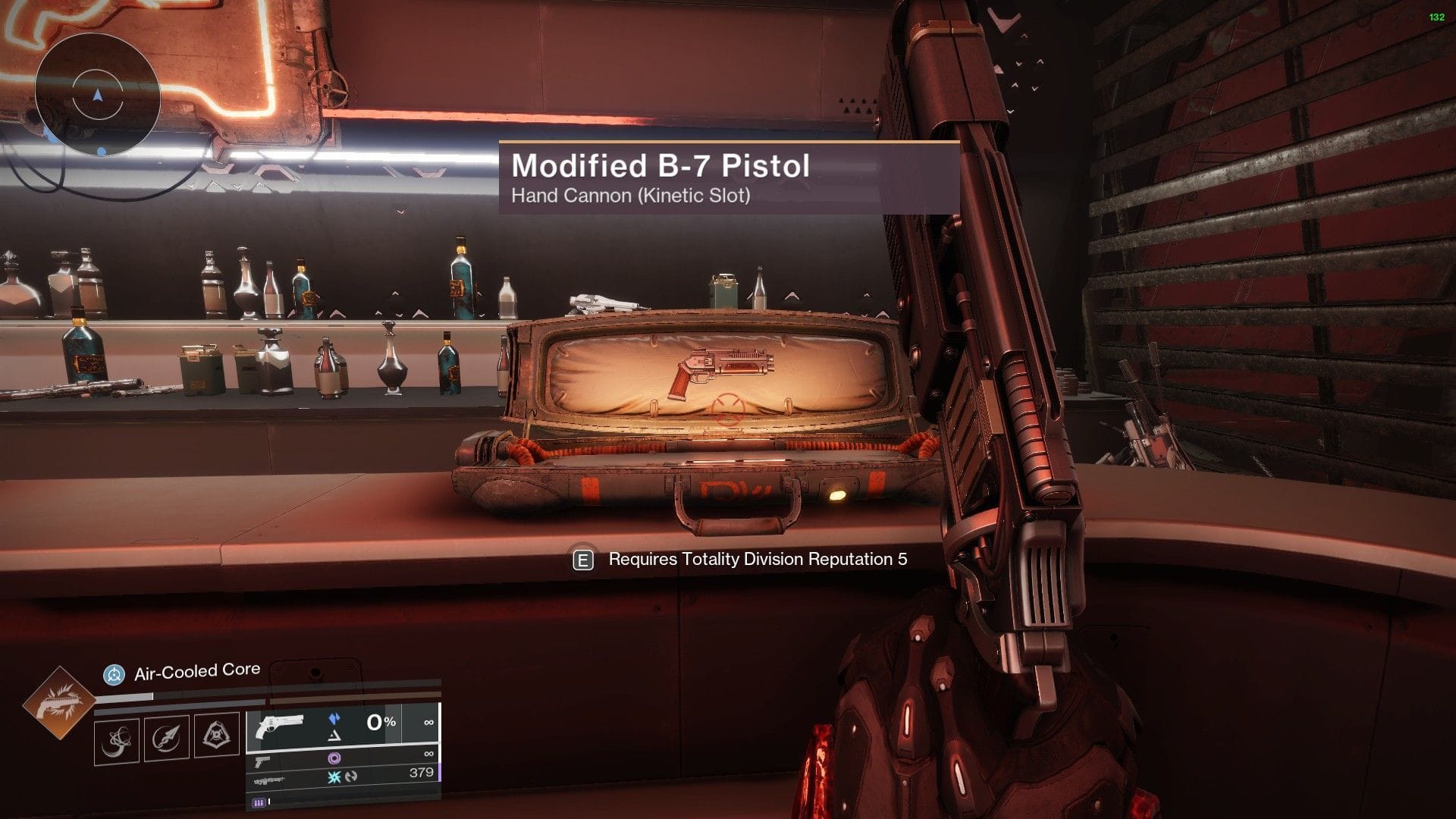Click the circular reload arrows icon beside the snowflake
The width and height of the screenshot is (1456, 819).
352,778
